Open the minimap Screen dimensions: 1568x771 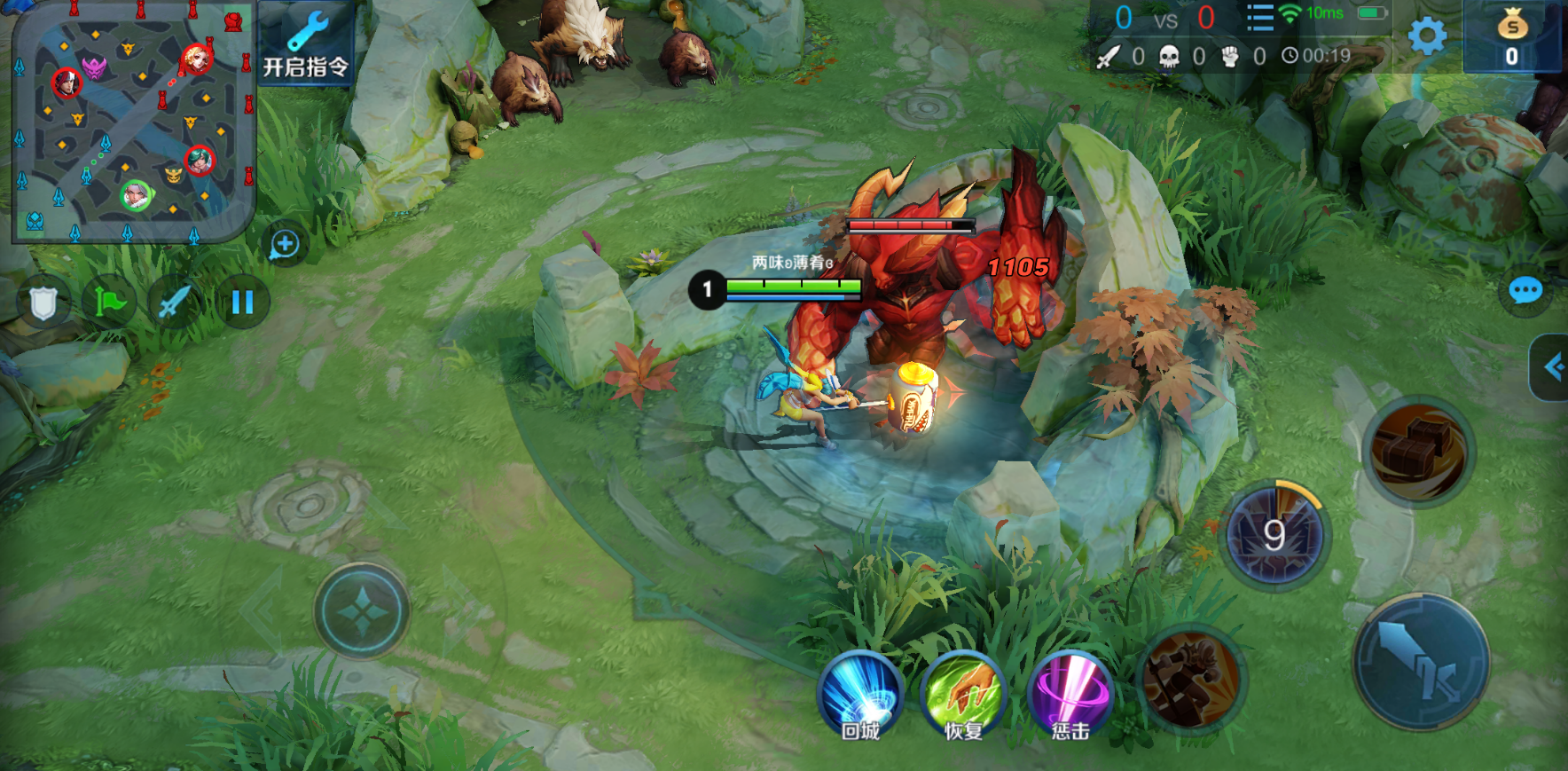(x=133, y=122)
